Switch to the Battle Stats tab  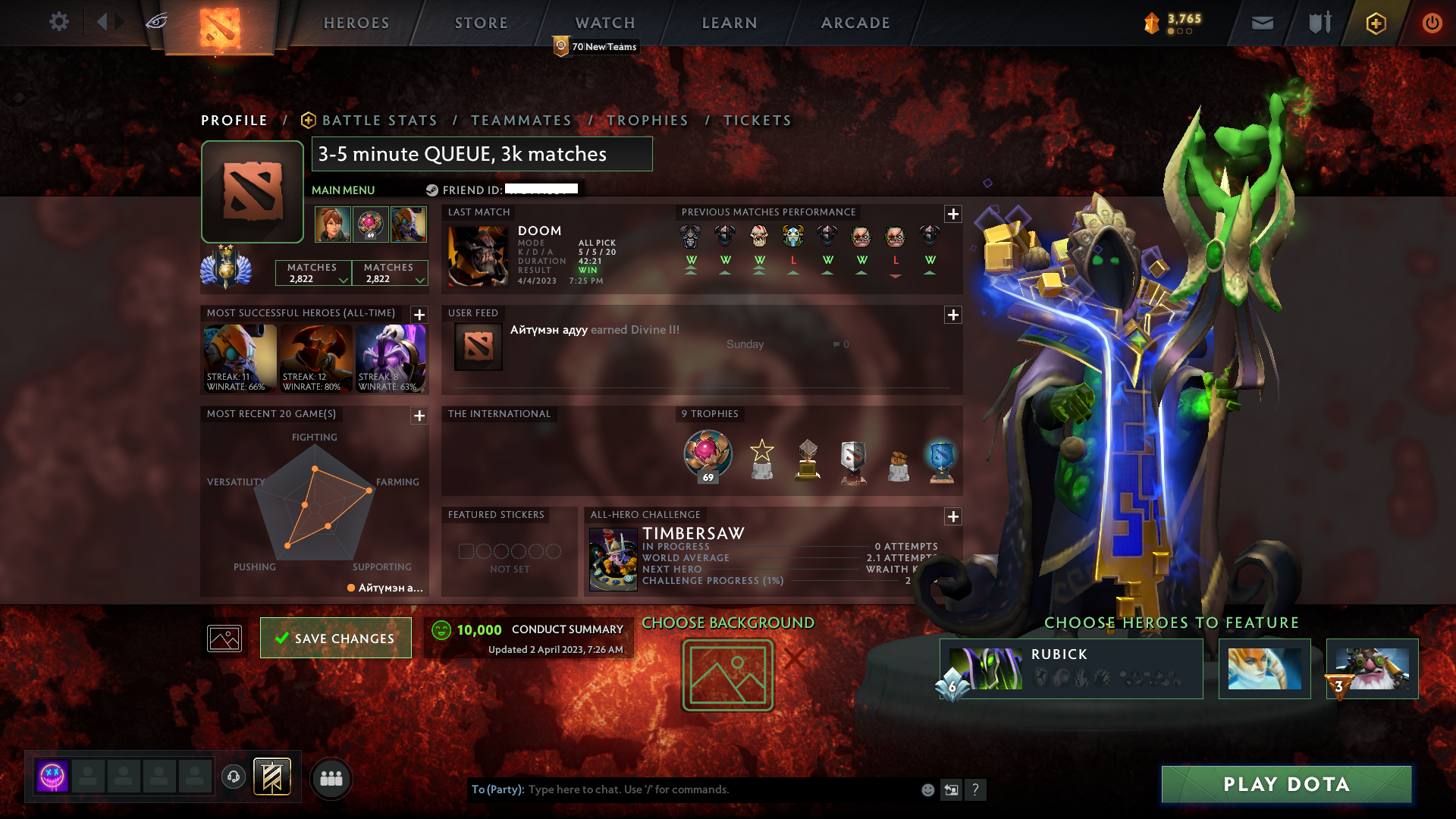(378, 120)
